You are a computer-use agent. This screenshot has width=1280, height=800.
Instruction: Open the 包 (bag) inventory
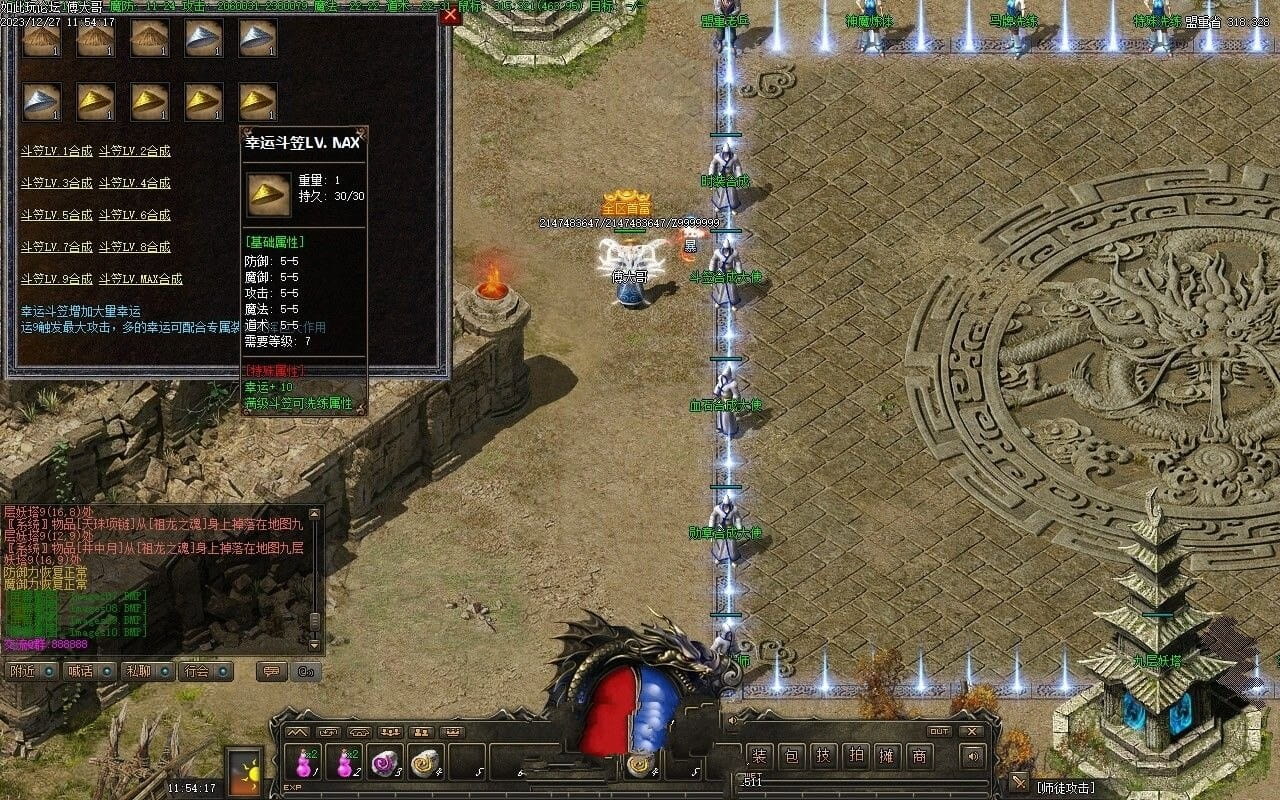pos(792,756)
